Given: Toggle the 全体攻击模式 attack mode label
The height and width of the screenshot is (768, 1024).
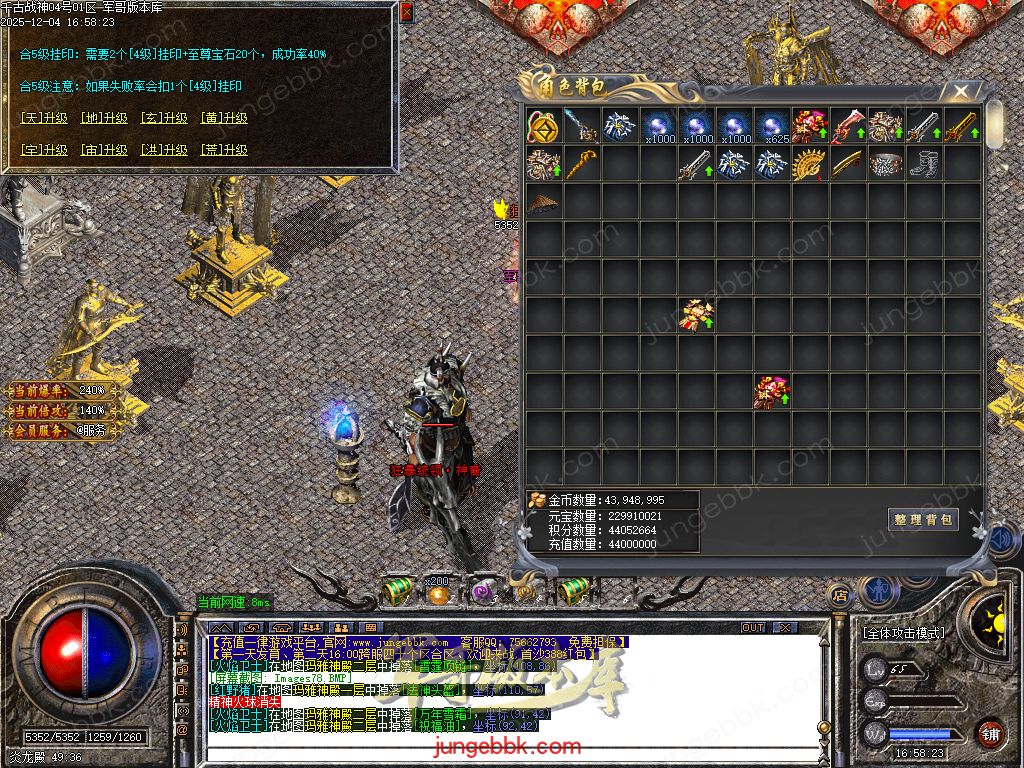Looking at the screenshot, I should [903, 633].
